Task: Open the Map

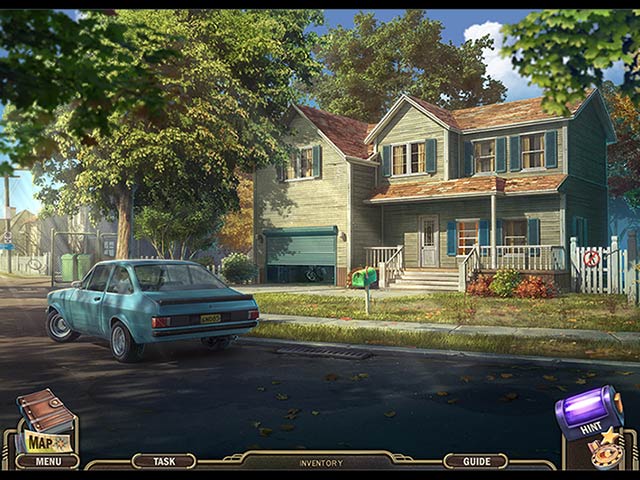Action: pos(47,441)
